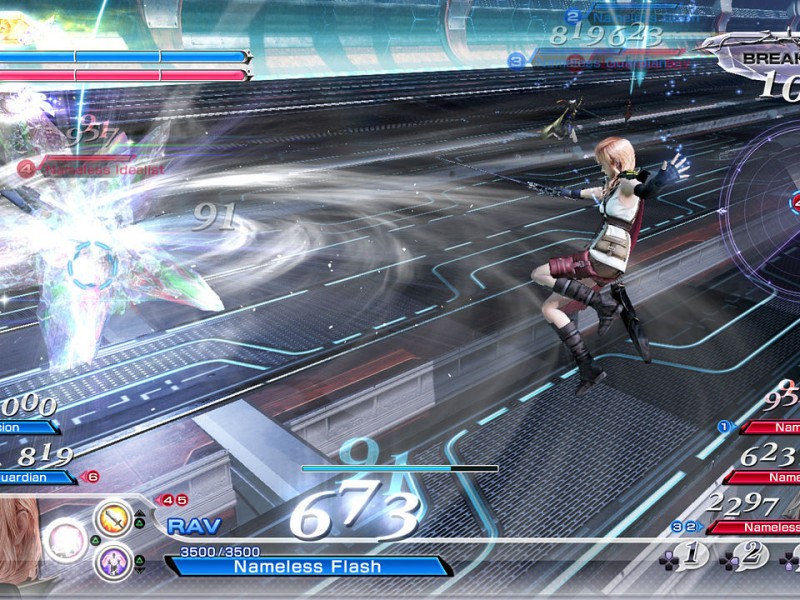Click the RAV role label
Viewport: 800px width, 600px height.
[x=187, y=526]
